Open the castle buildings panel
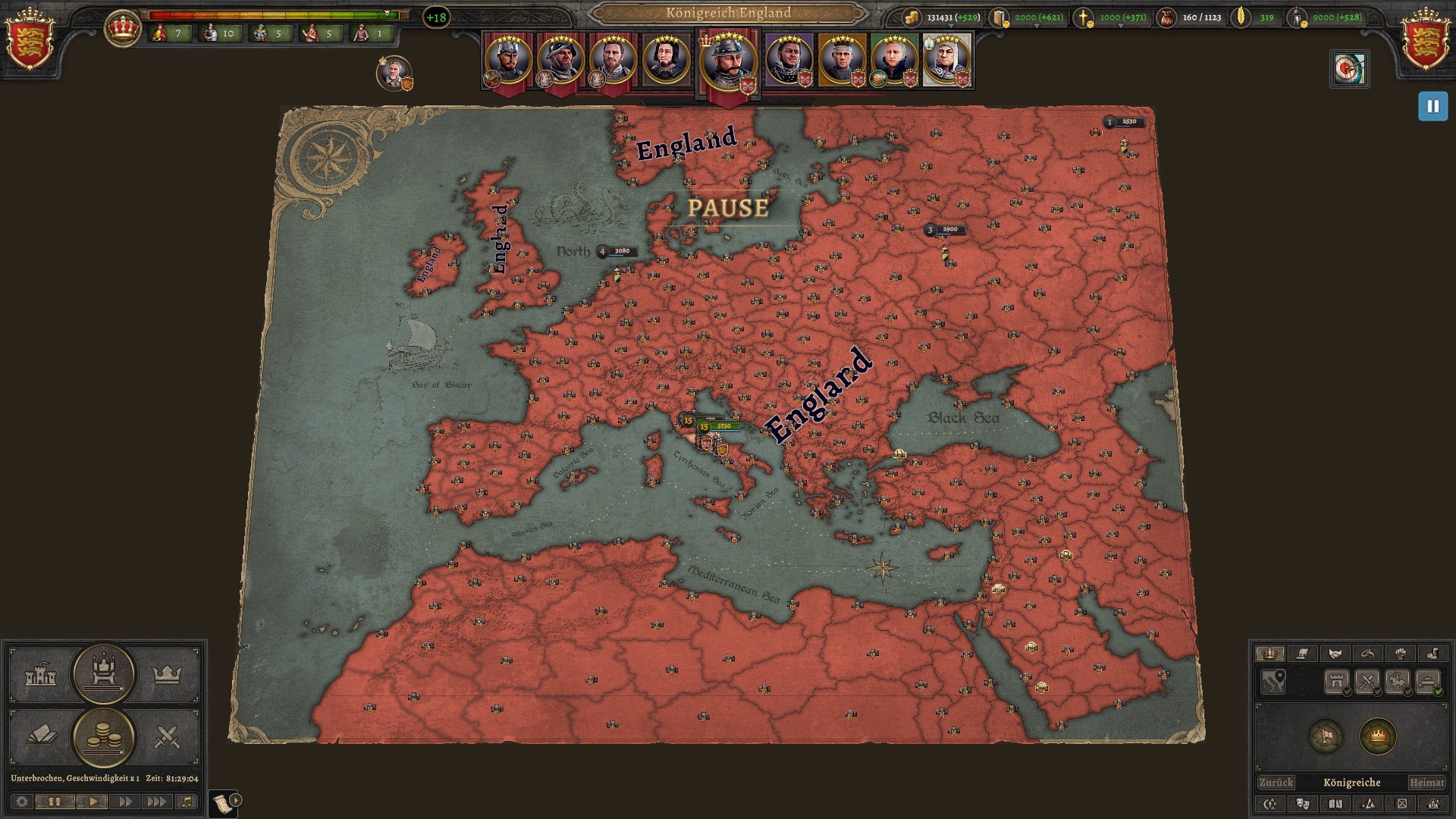1456x819 pixels. [41, 674]
